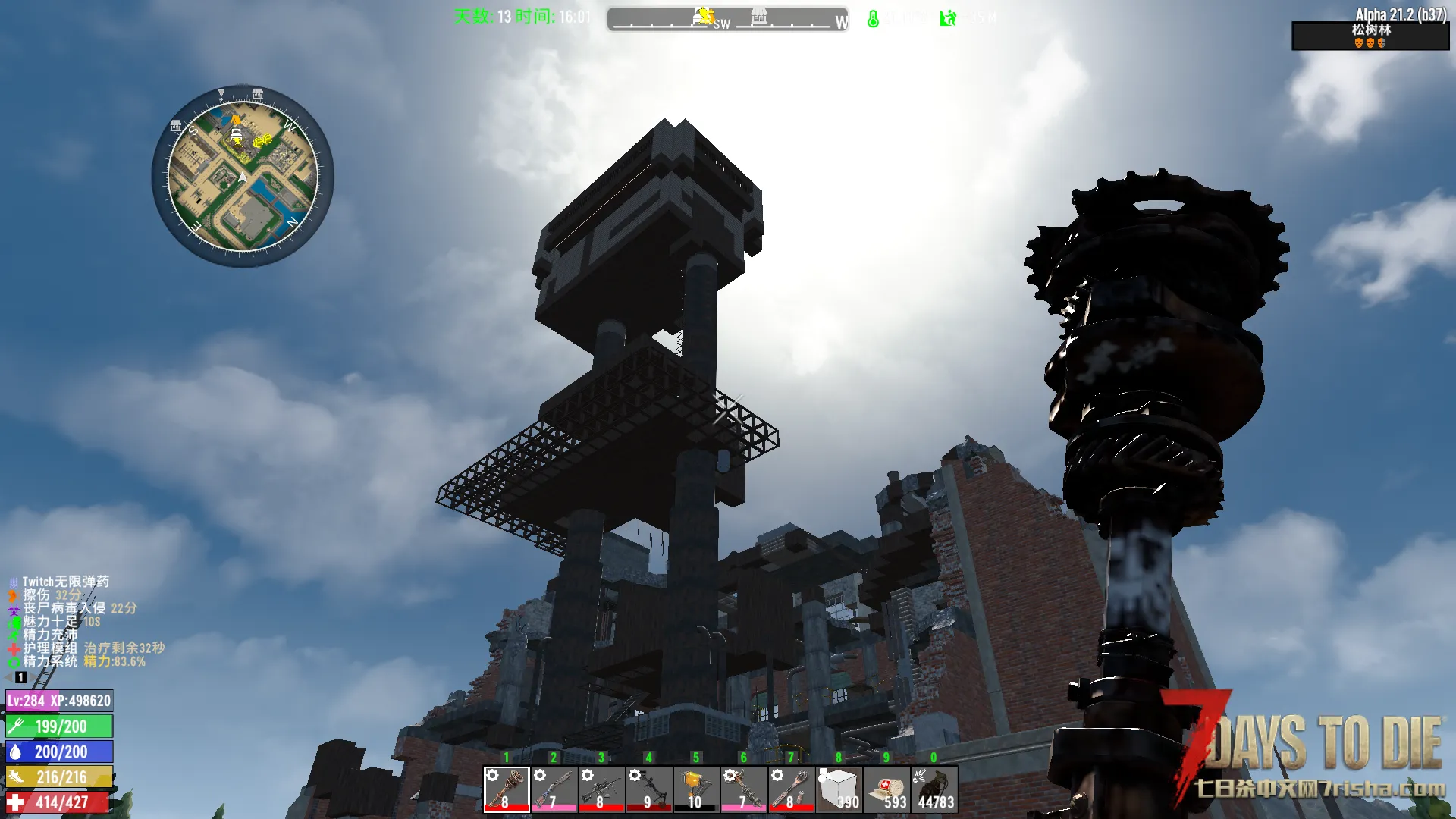Click the red cross nursing module buff

pos(13,648)
